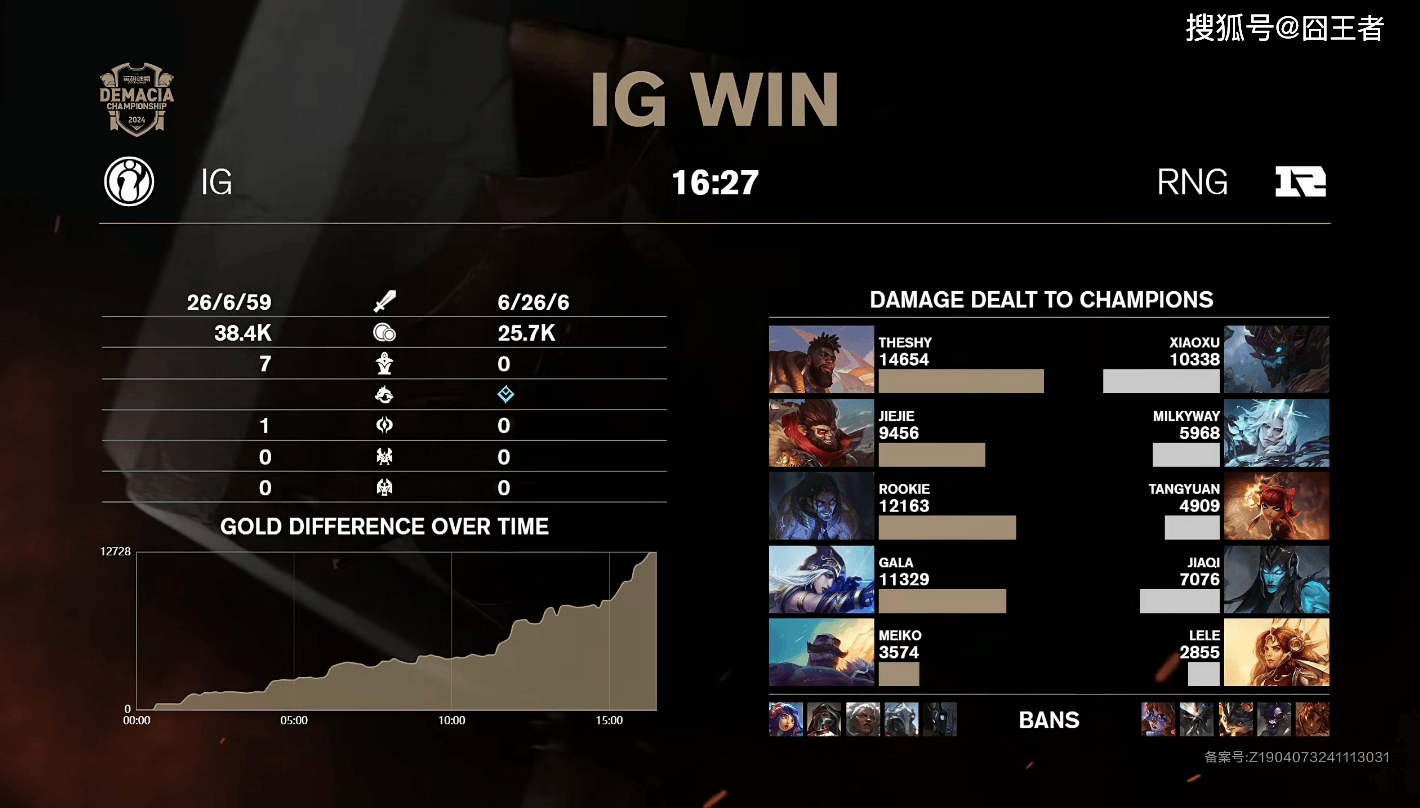Screen dimensions: 1420x808
Task: Open the Demacia Championship 2024 emblem
Action: (x=137, y=100)
